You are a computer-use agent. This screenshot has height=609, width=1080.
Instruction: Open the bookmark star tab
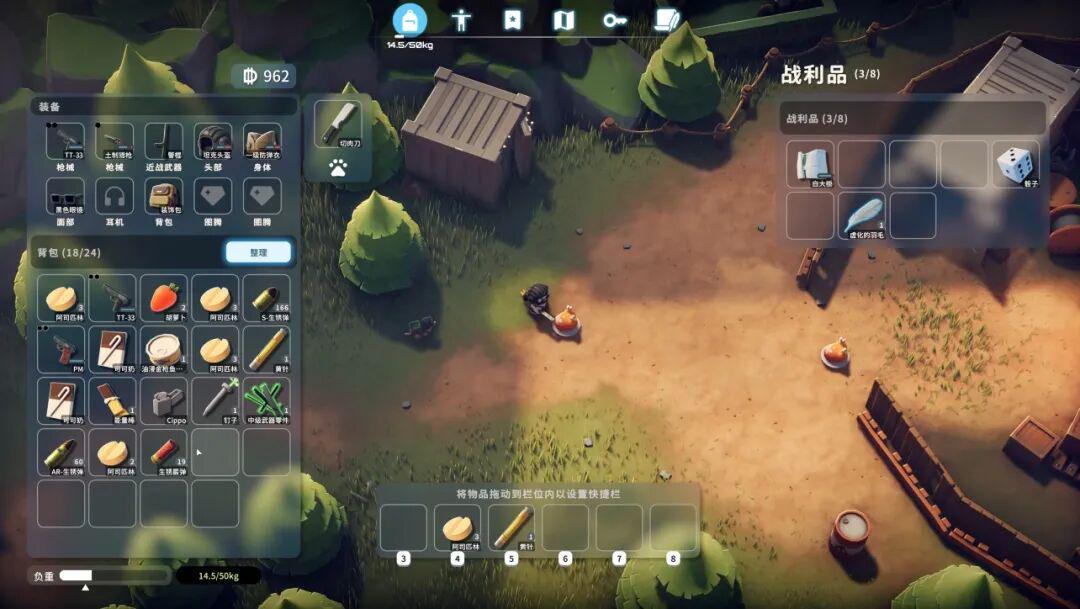coord(513,20)
